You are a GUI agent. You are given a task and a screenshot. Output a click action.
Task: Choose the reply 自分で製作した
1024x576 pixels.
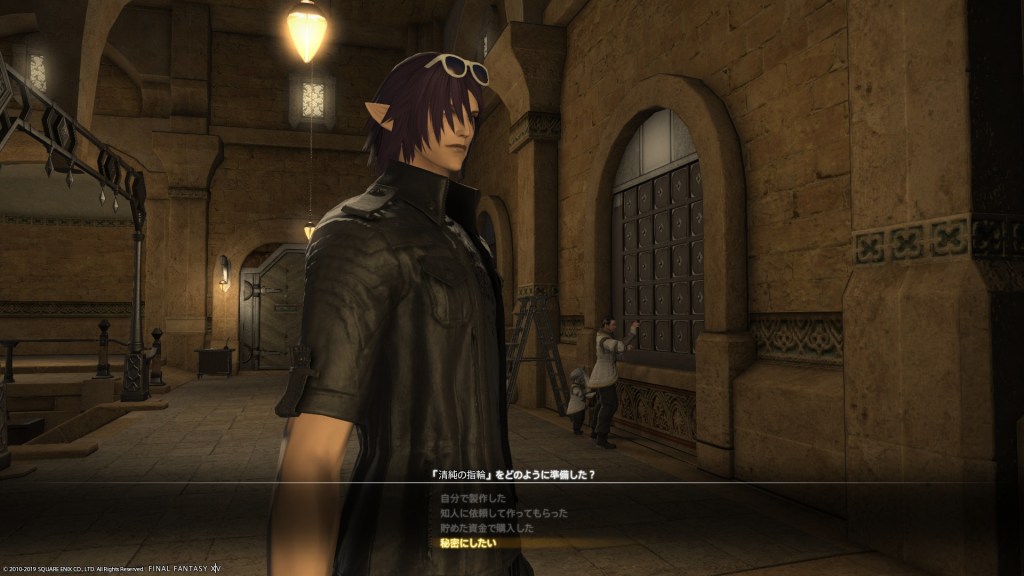pos(473,498)
